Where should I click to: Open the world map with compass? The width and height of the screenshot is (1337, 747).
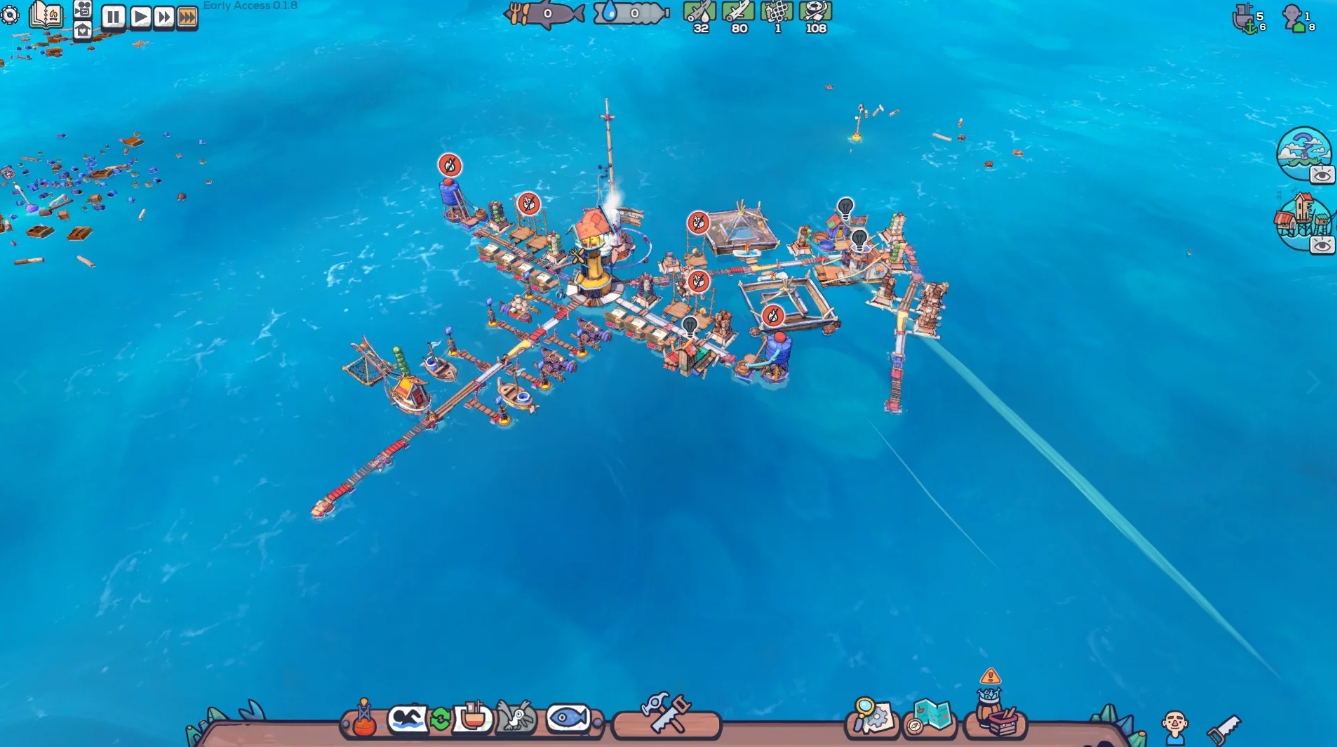click(x=931, y=717)
